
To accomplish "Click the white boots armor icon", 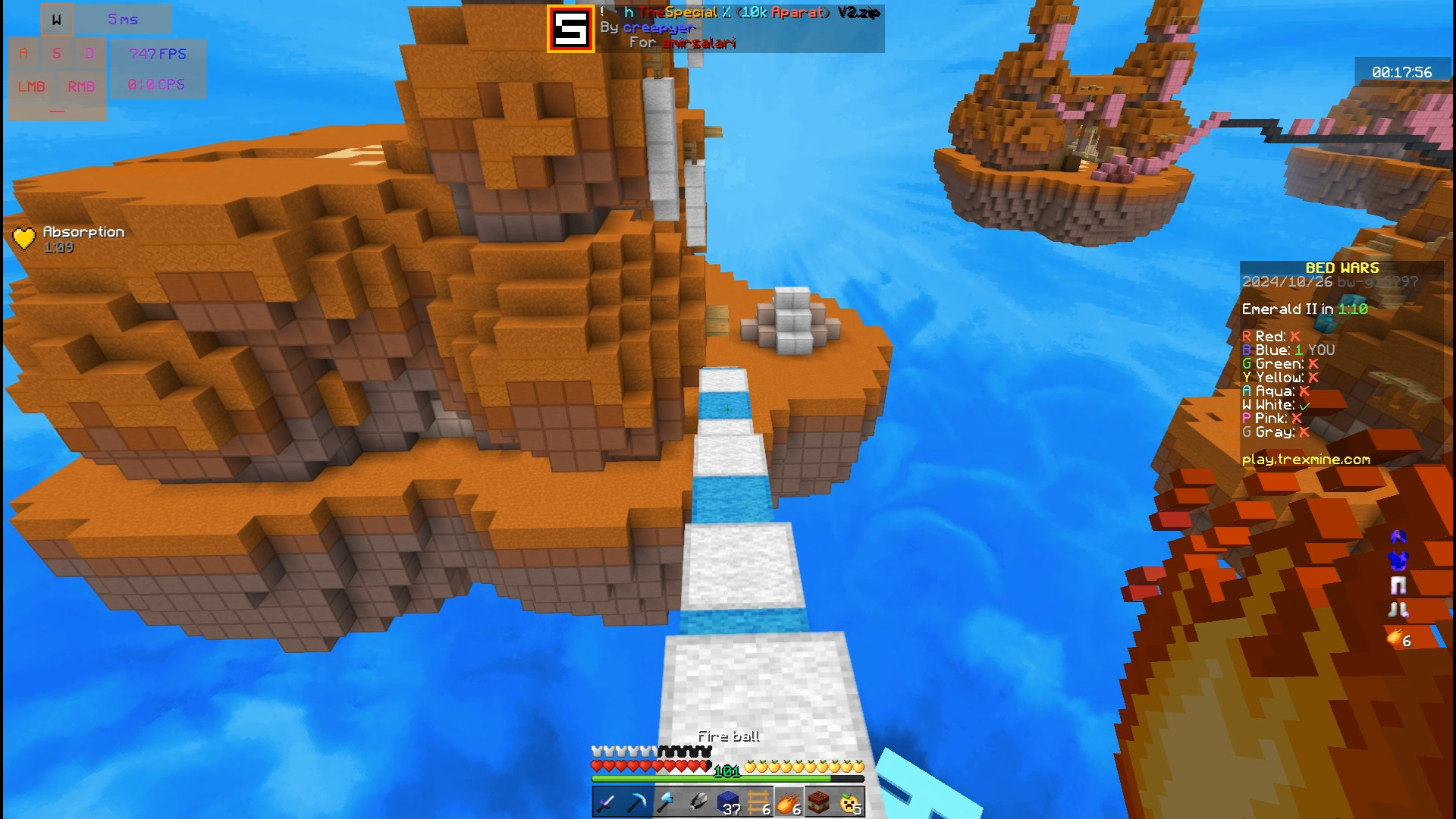I will 1398,609.
